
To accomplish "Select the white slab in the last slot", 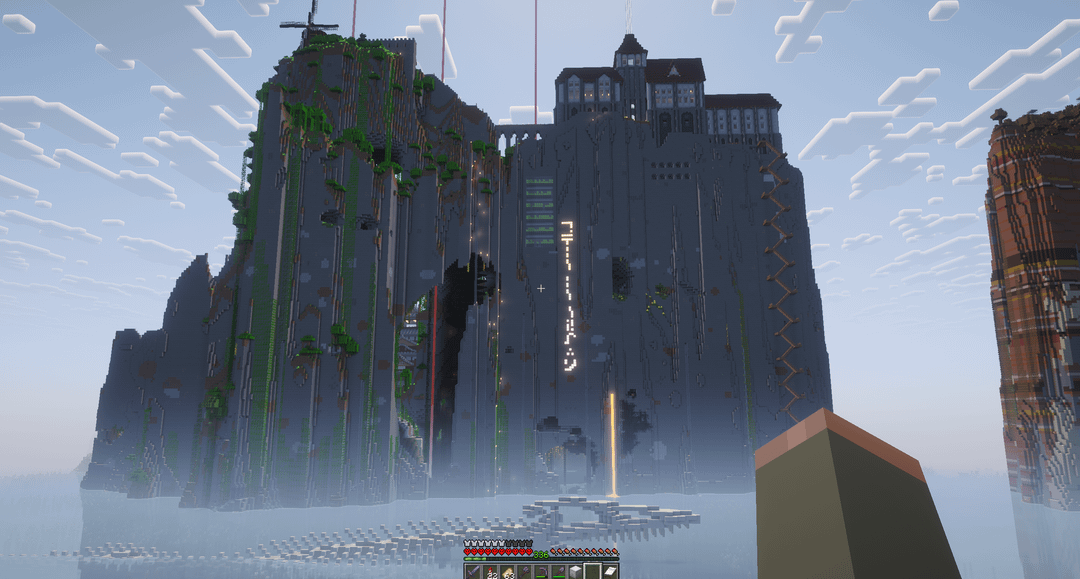I will click(609, 572).
